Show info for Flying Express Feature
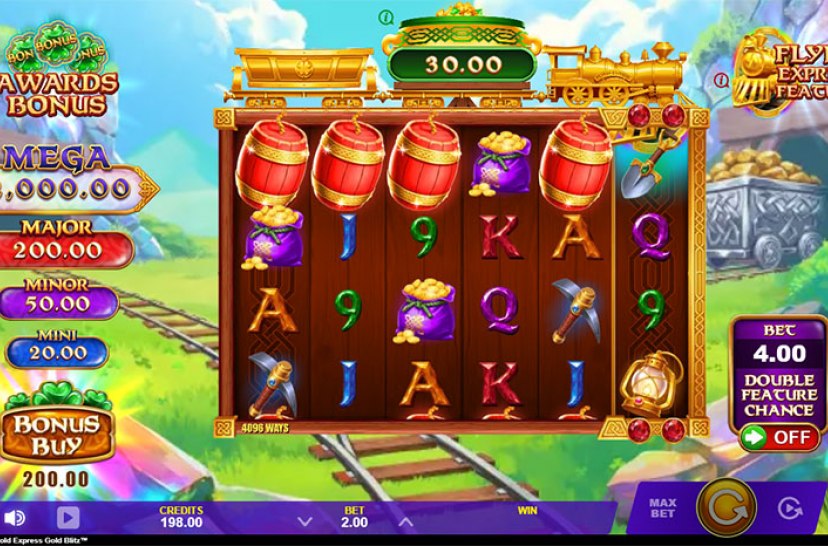 click(x=719, y=78)
